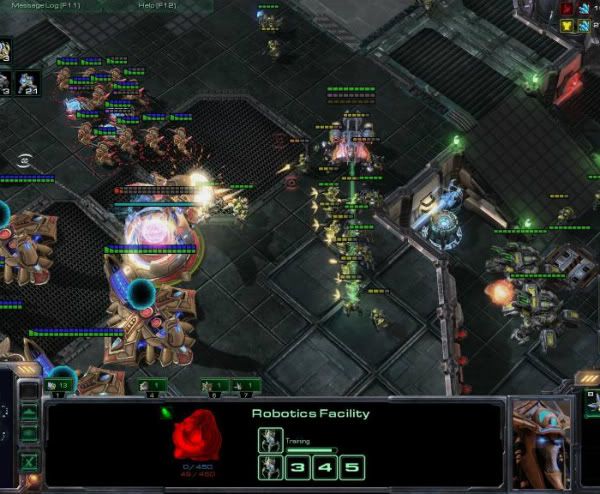
Task: Select the Robotics Facility wireframe icon
Action: (198, 439)
